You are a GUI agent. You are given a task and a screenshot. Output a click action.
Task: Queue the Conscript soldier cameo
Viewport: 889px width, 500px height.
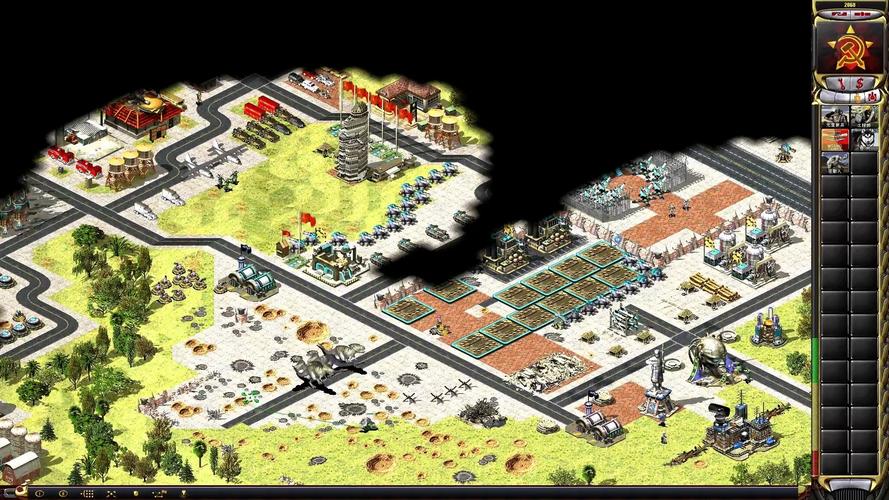[x=834, y=116]
